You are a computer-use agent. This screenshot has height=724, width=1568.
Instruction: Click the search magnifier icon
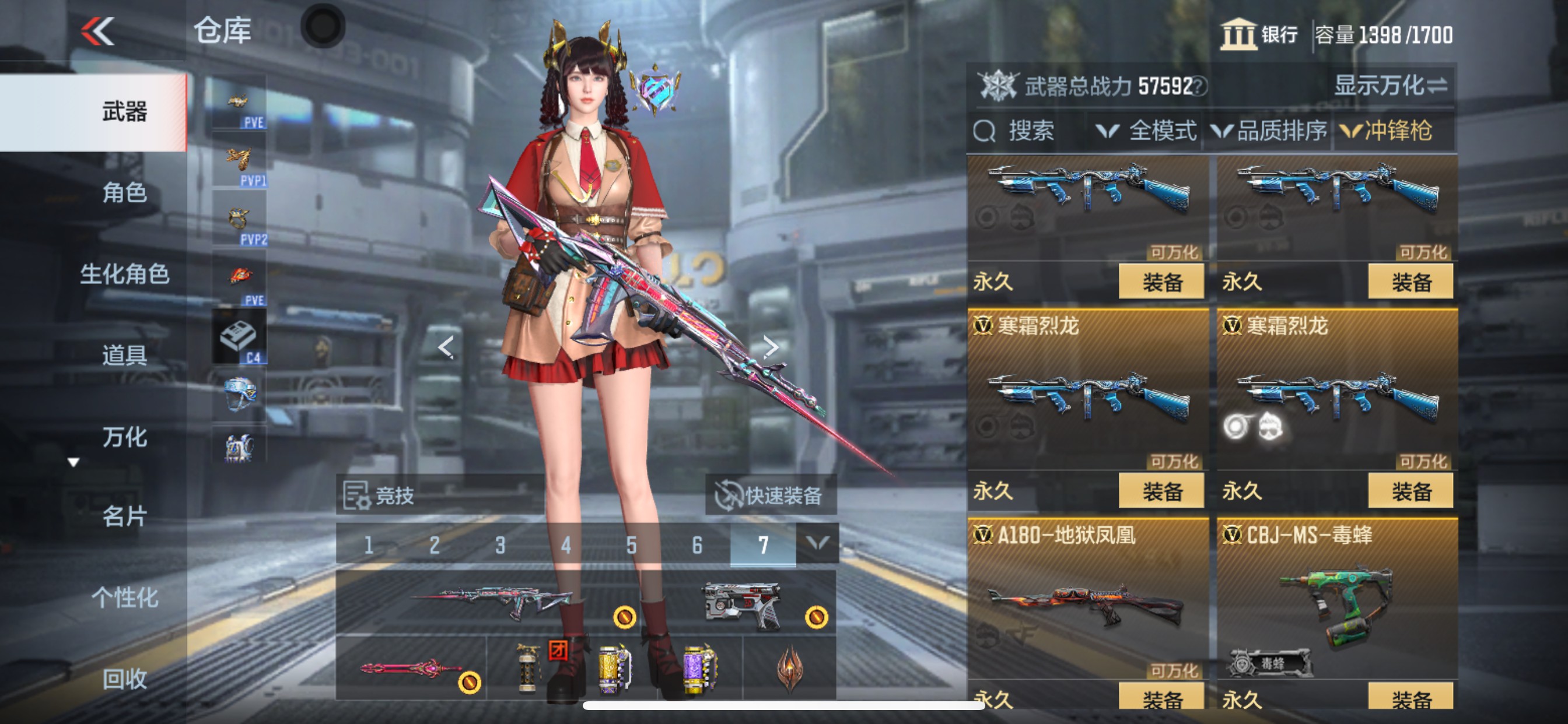[986, 131]
